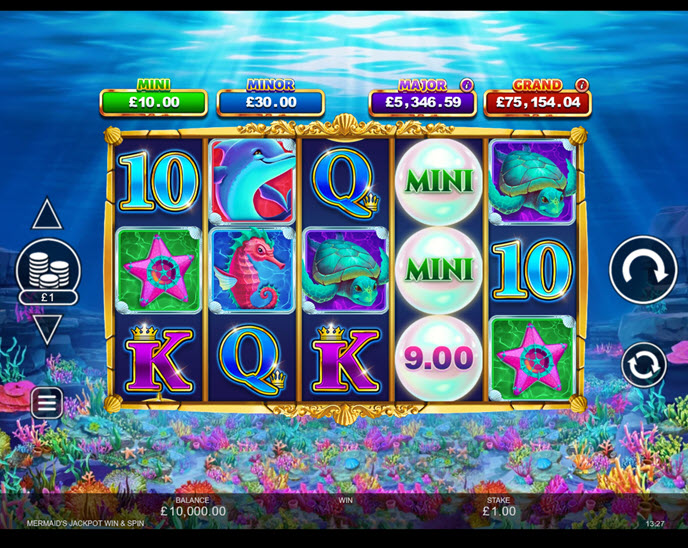Decrease the stake with the down arrow
This screenshot has width=688, height=548.
[x=47, y=328]
